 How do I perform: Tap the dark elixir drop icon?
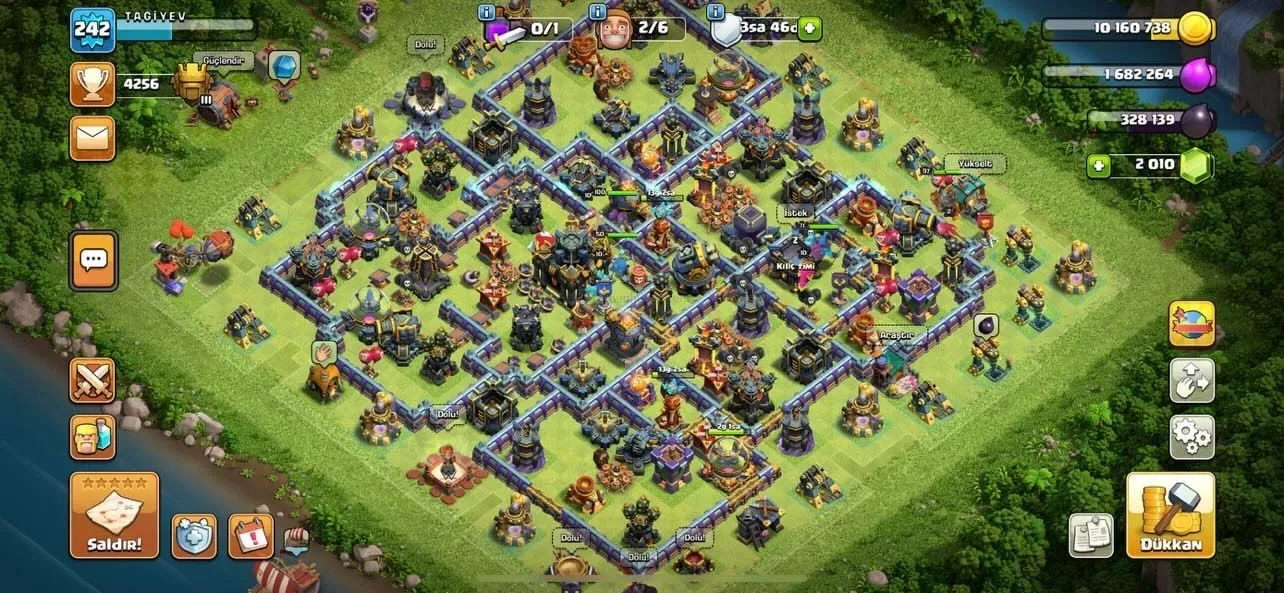[x=1198, y=120]
